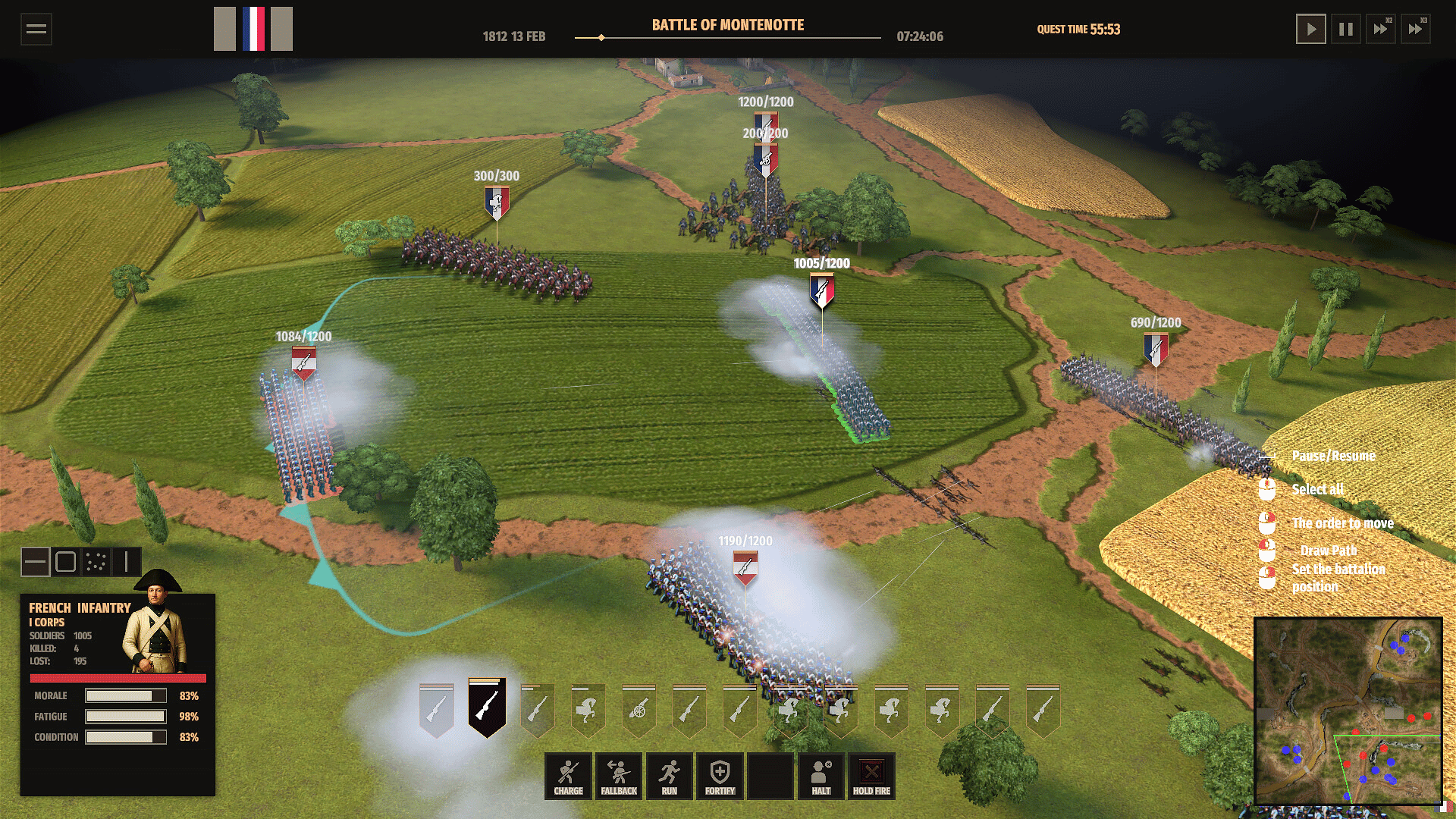The width and height of the screenshot is (1456, 819).
Task: Select the 300/300 cavalry unit banner
Action: point(497,202)
